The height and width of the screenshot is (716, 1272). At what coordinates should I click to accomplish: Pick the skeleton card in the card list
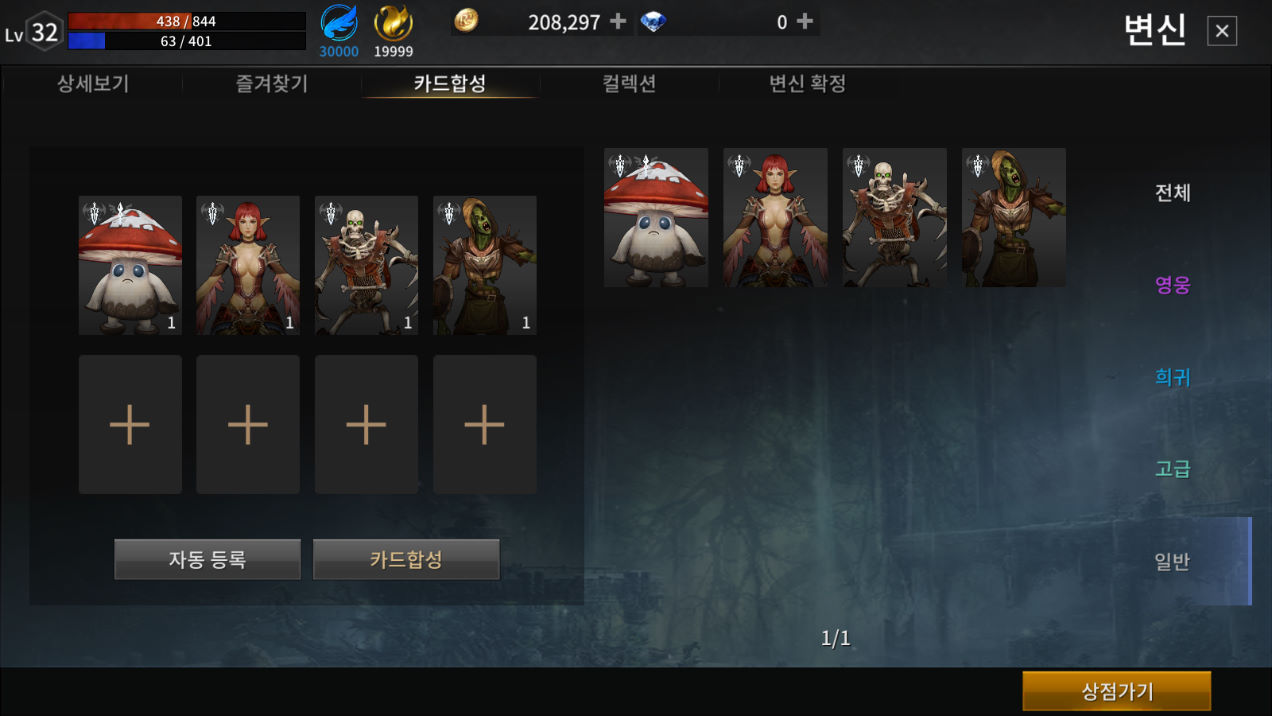[894, 218]
